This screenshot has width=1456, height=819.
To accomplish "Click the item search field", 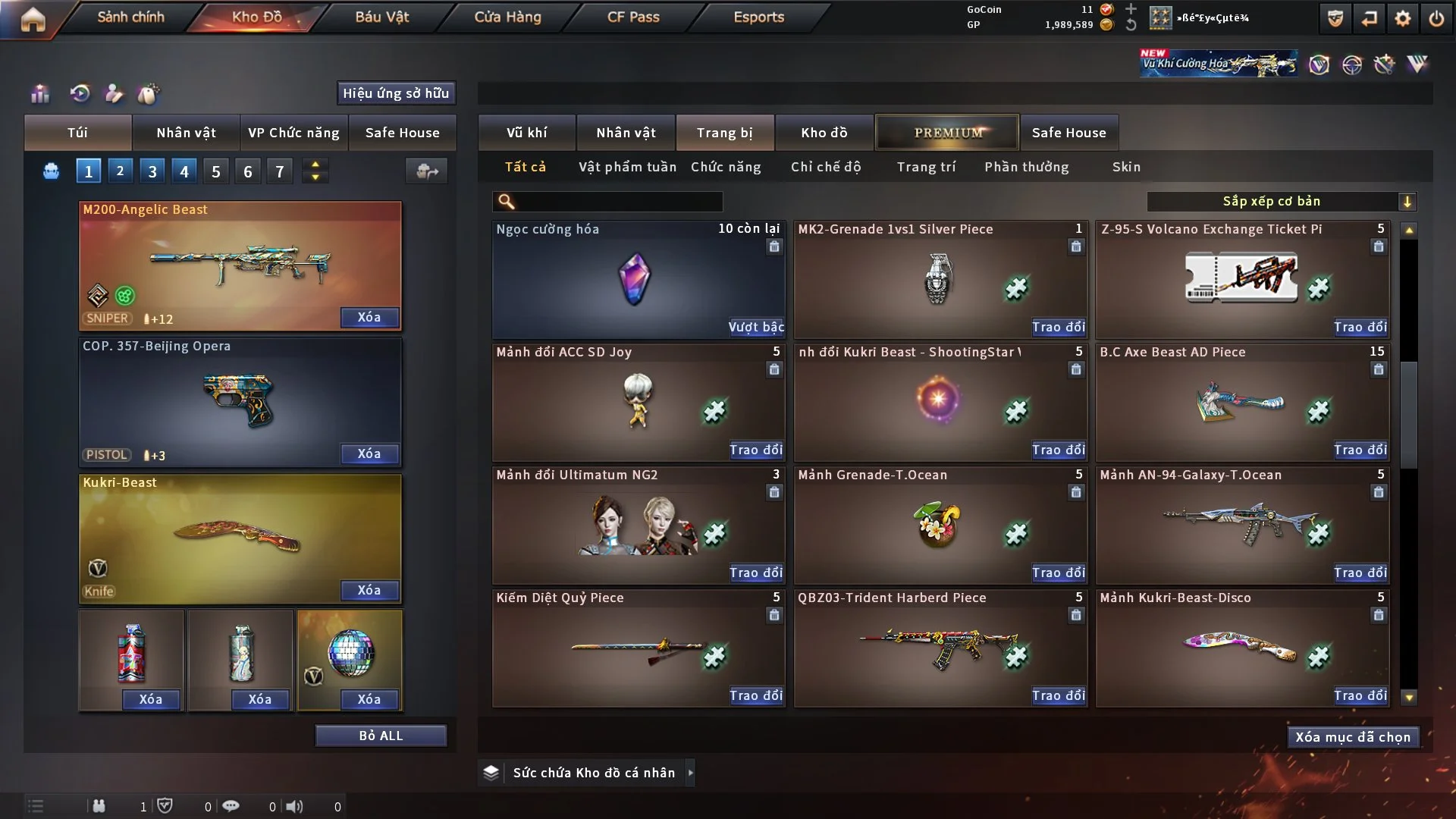I will (x=618, y=201).
